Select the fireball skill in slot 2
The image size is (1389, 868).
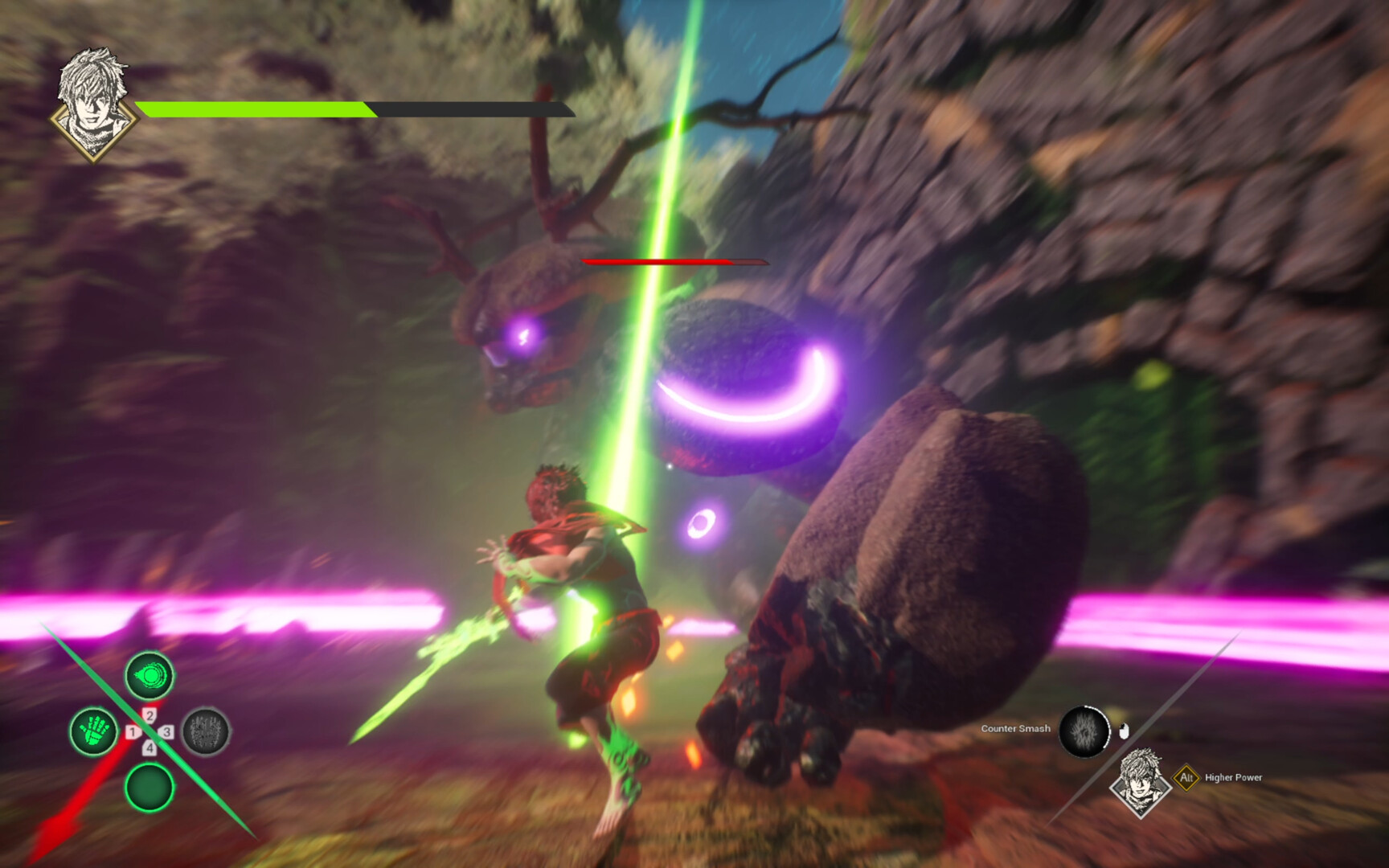[x=149, y=675]
